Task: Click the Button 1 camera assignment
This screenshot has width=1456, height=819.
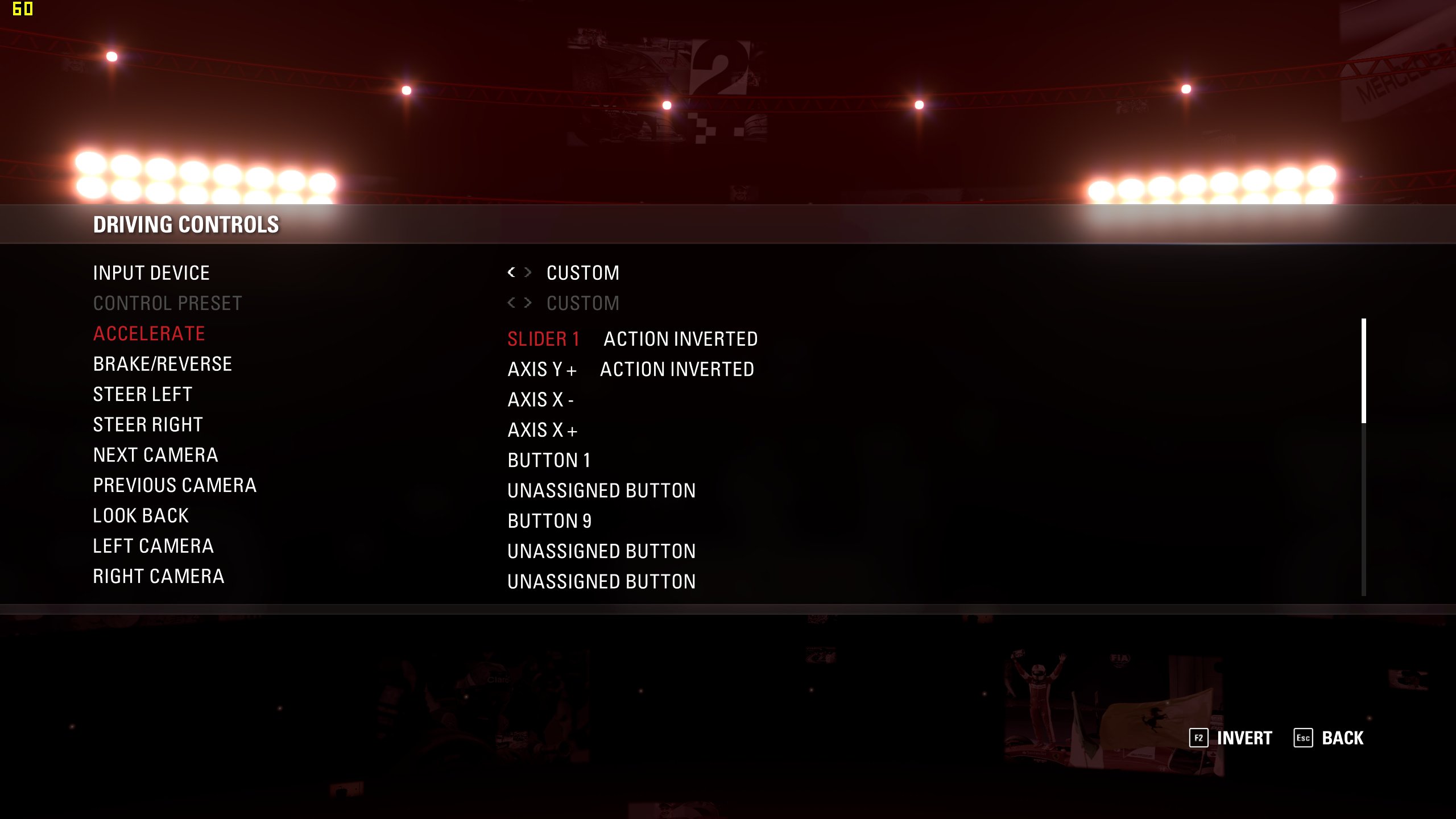Action: pos(549,460)
